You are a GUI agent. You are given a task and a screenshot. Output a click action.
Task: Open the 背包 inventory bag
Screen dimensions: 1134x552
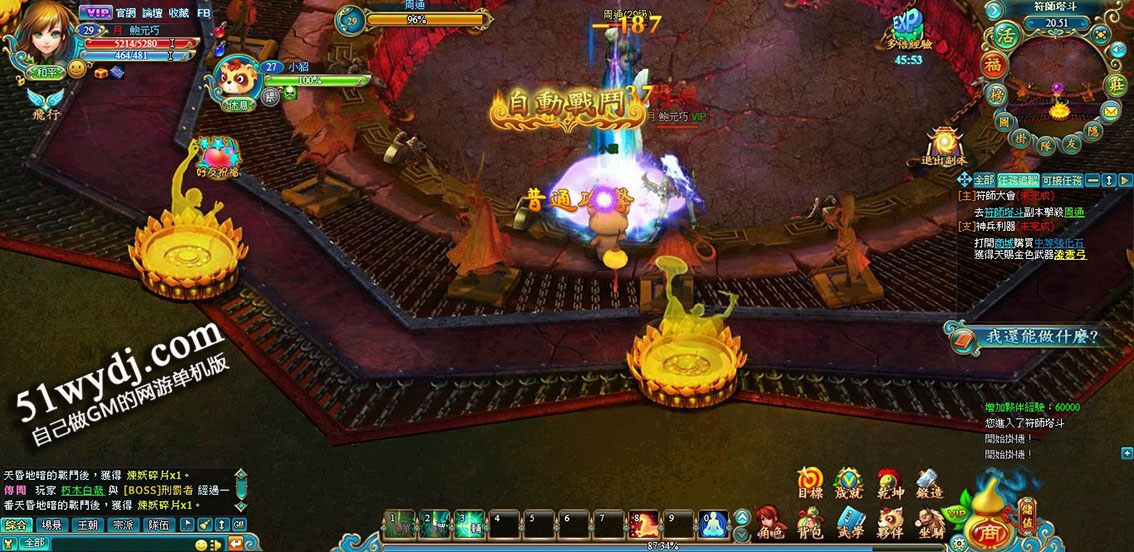pos(810,522)
